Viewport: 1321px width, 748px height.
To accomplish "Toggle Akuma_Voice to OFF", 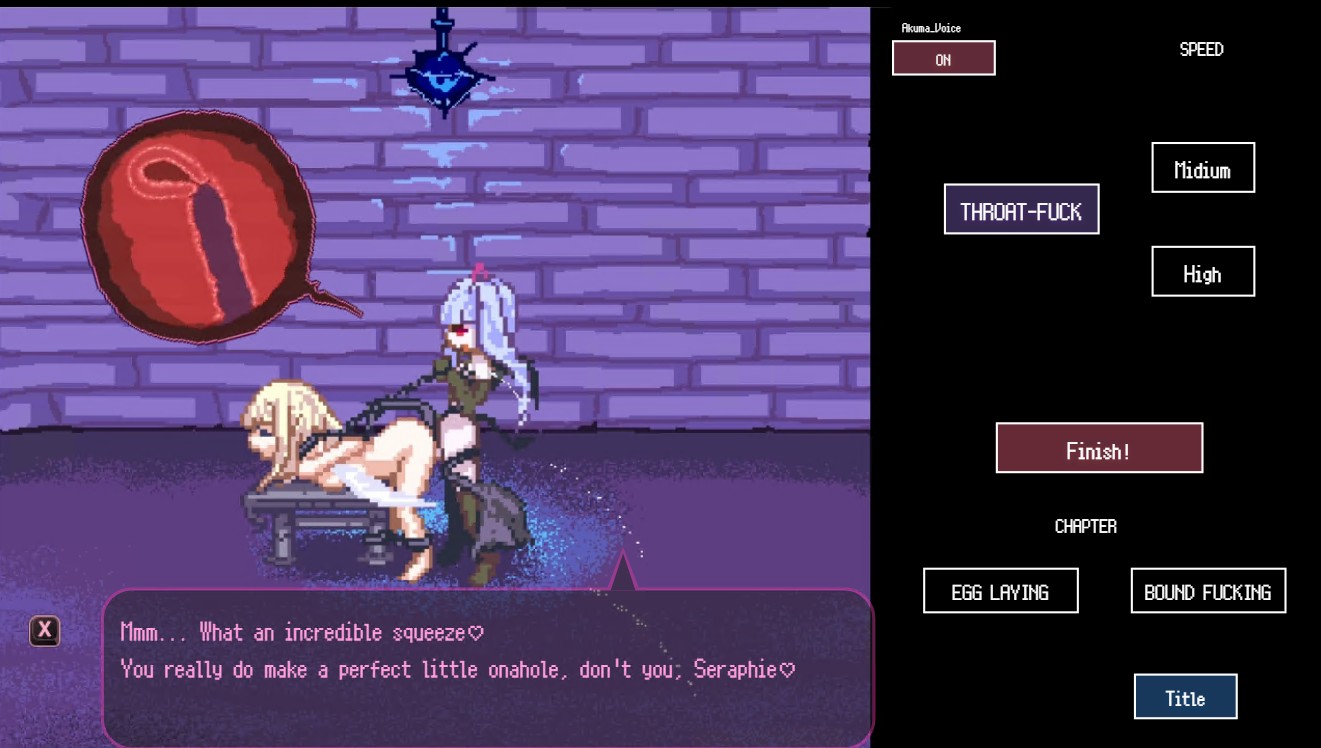I will click(943, 58).
